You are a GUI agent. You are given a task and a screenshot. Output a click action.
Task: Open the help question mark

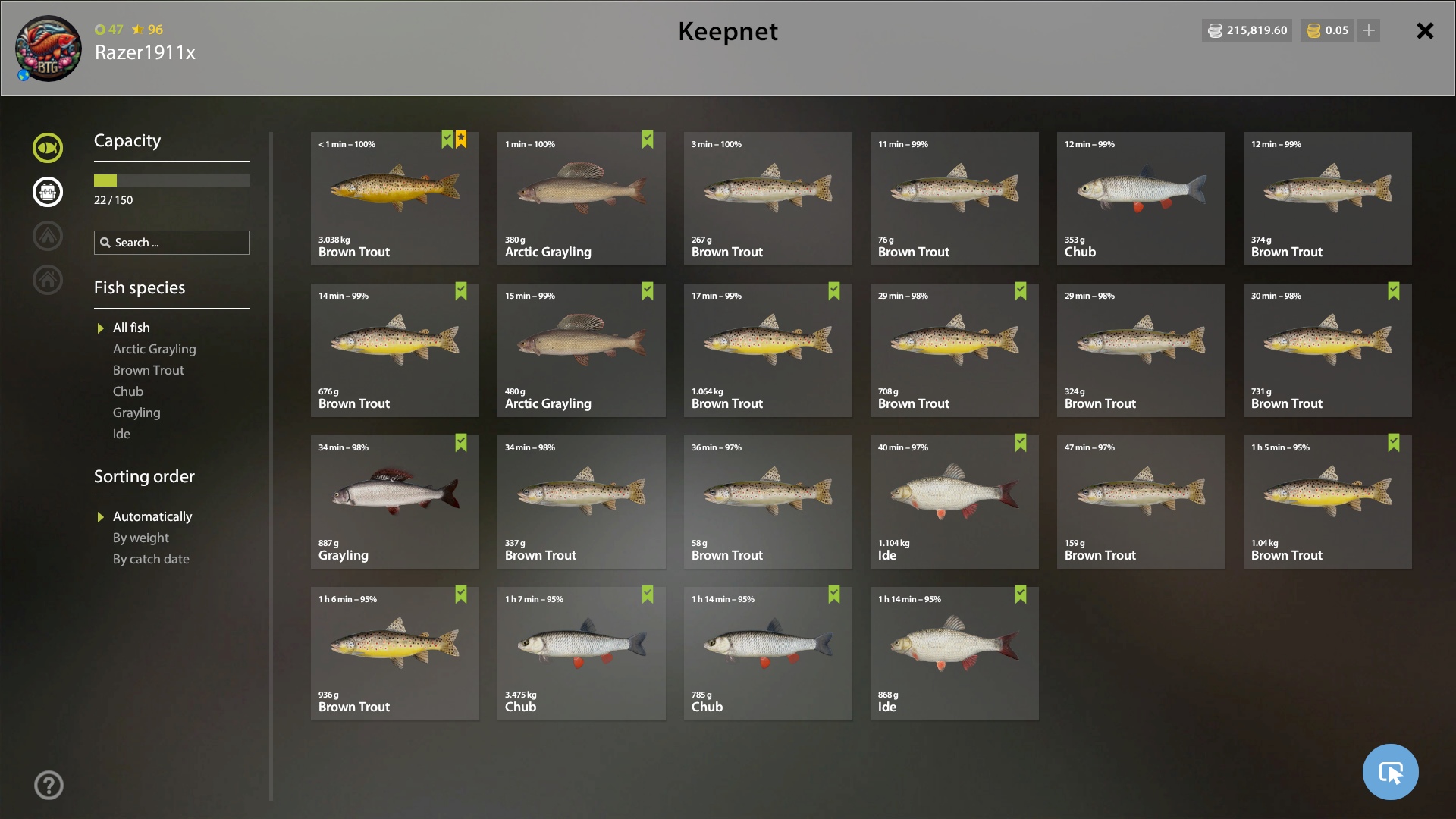(49, 786)
